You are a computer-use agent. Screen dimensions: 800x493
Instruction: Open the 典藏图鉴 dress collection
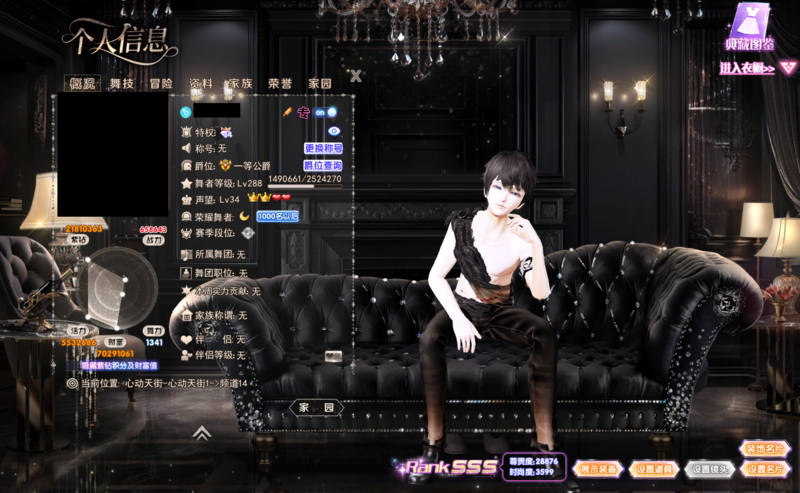pyautogui.click(x=750, y=28)
